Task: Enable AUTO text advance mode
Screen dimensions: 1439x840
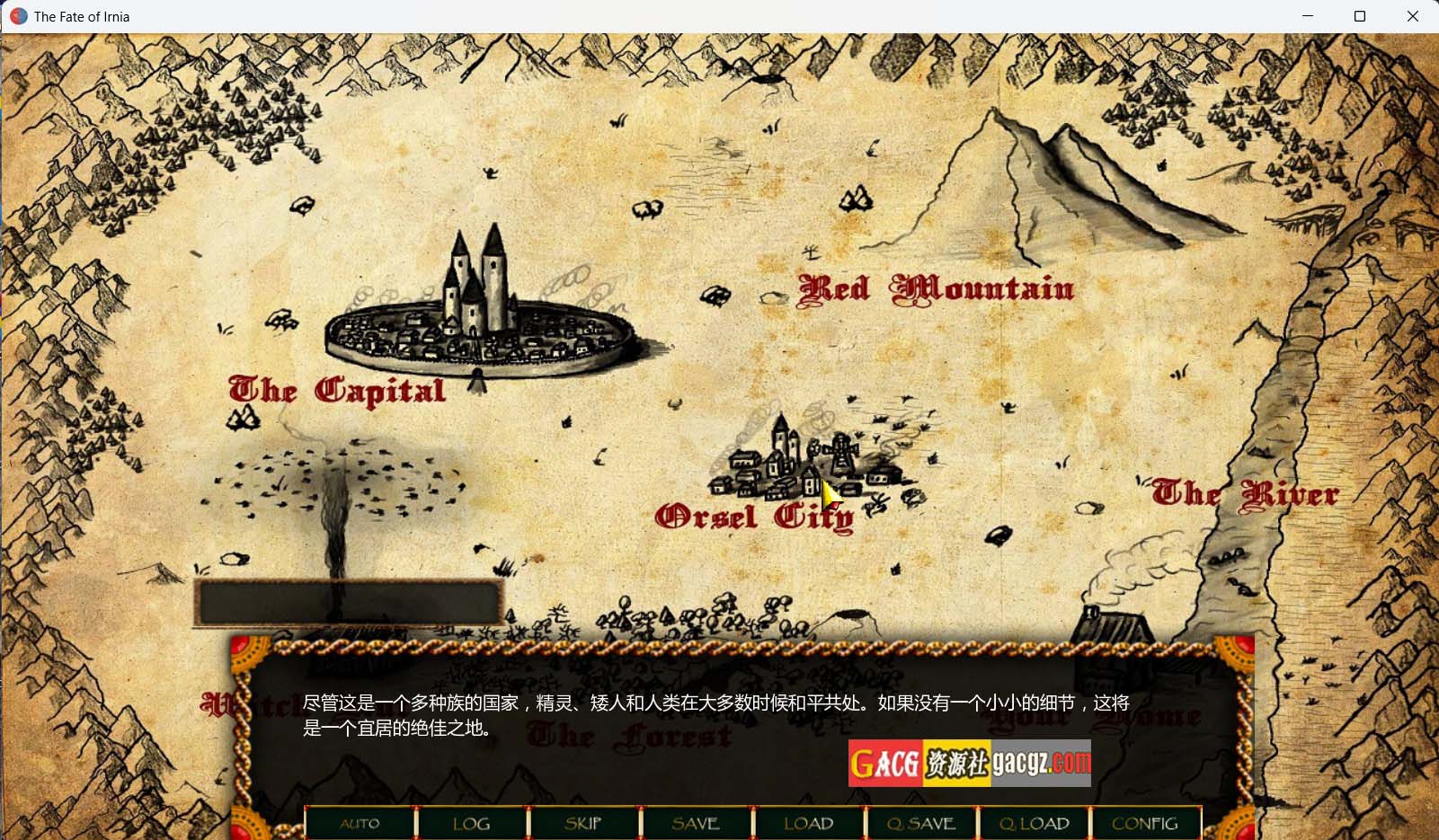Action: coord(360,823)
